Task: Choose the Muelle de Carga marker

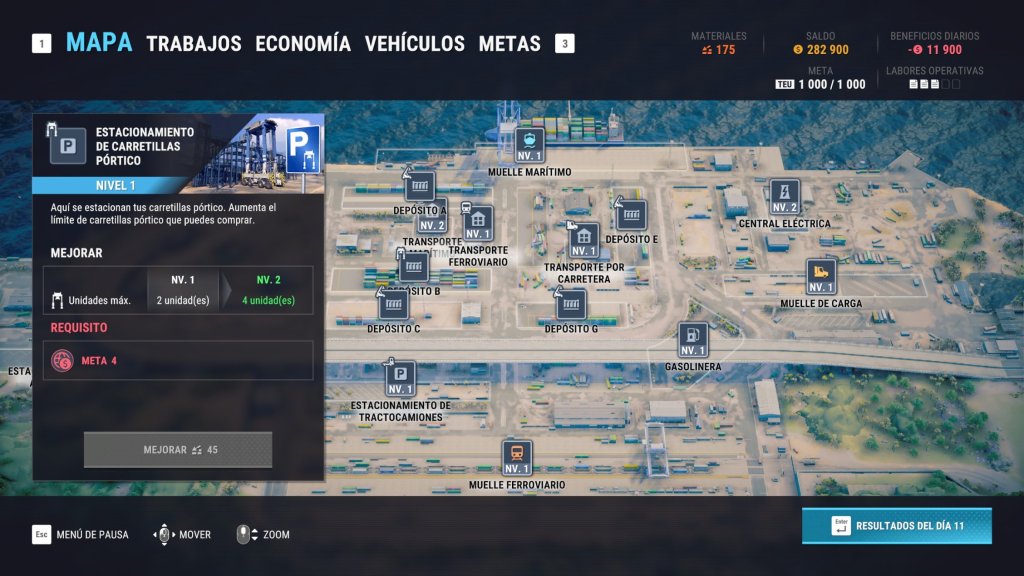Action: [821, 277]
